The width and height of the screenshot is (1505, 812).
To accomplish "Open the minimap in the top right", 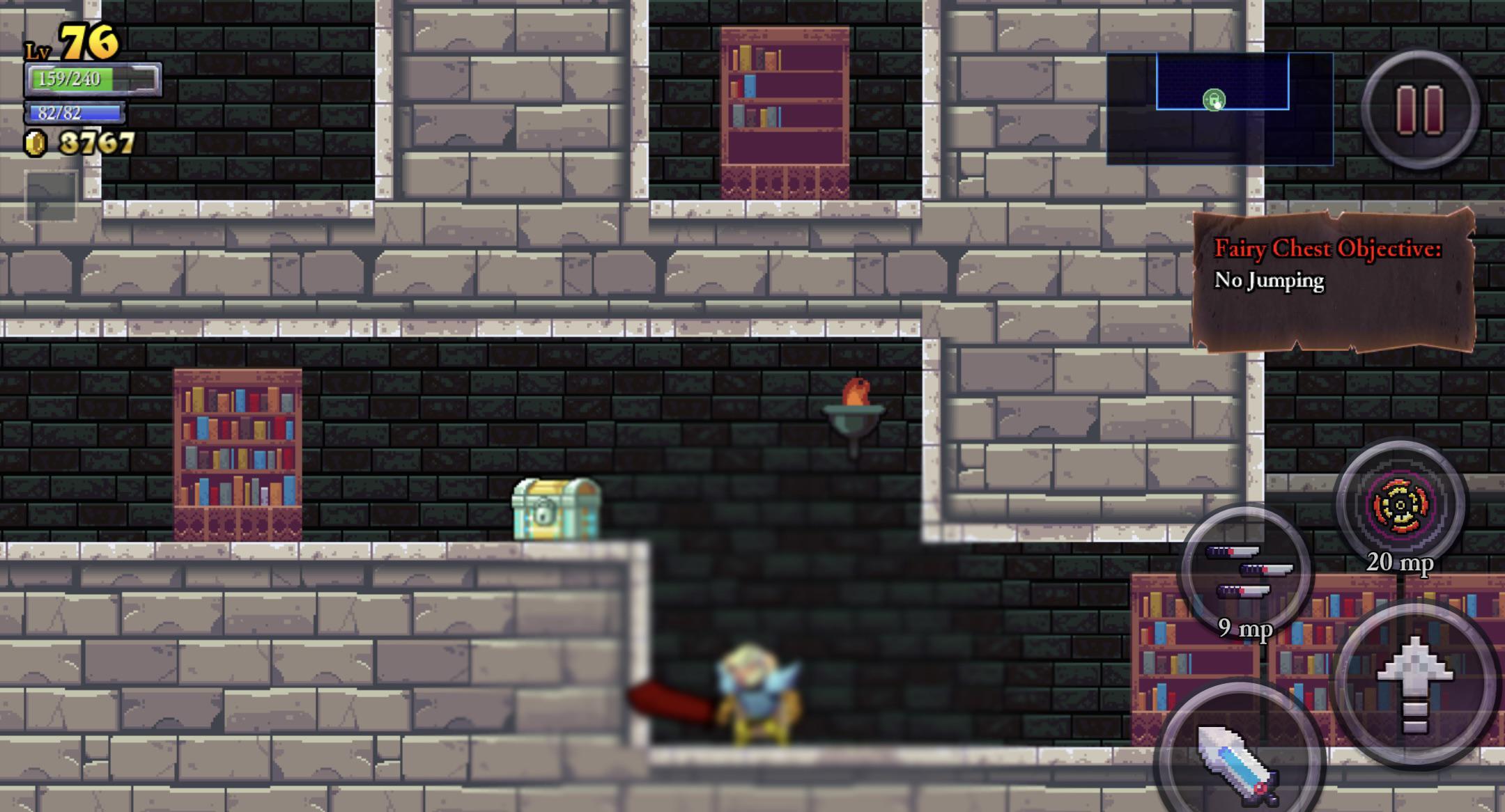I will click(1221, 109).
